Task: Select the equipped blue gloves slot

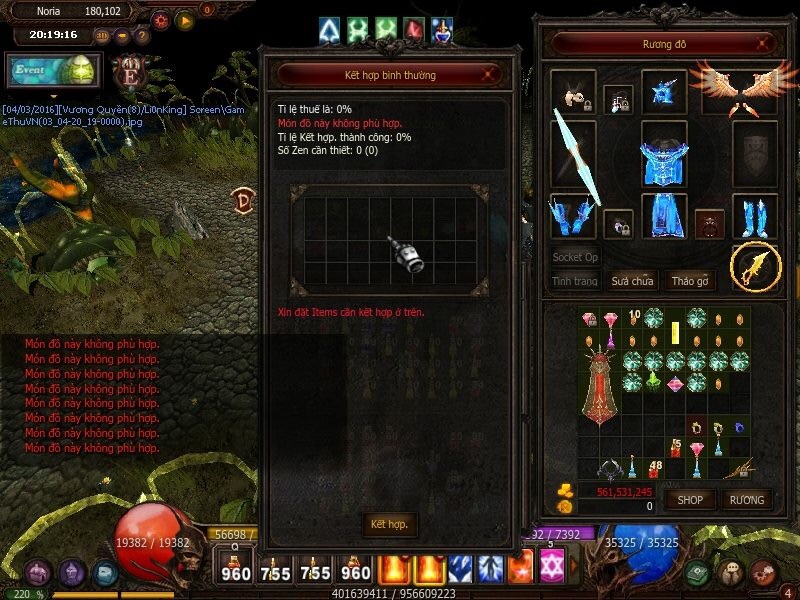Action: point(573,215)
